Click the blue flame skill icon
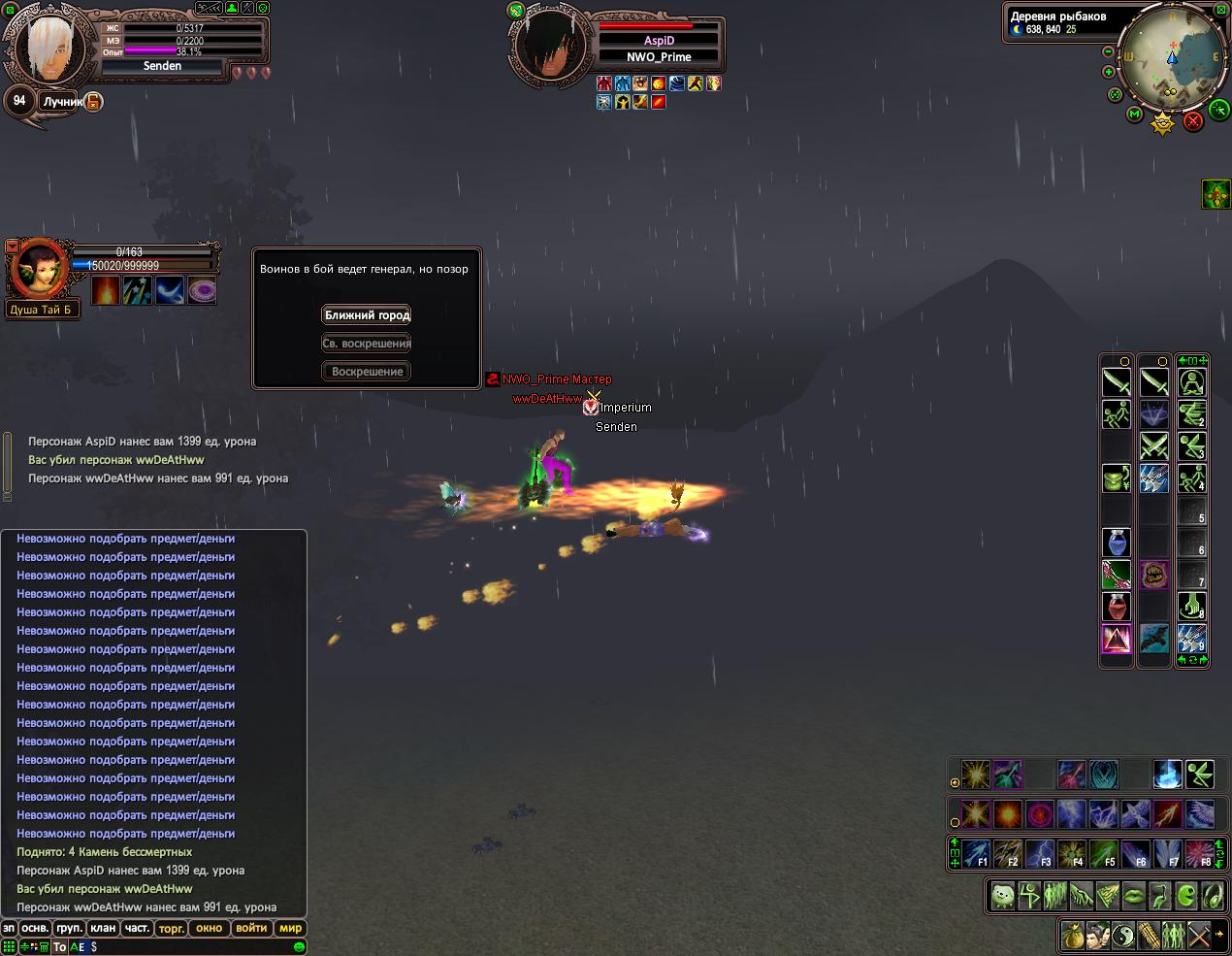This screenshot has width=1232, height=956. (1167, 774)
